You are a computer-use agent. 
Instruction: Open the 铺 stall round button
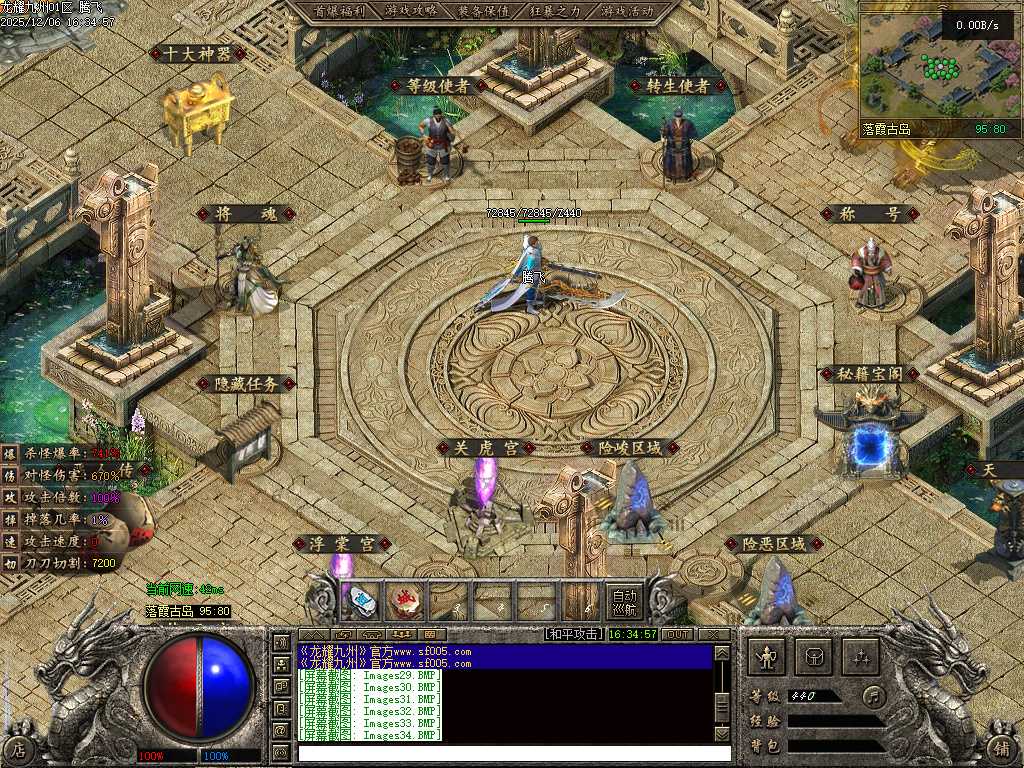[1003, 748]
